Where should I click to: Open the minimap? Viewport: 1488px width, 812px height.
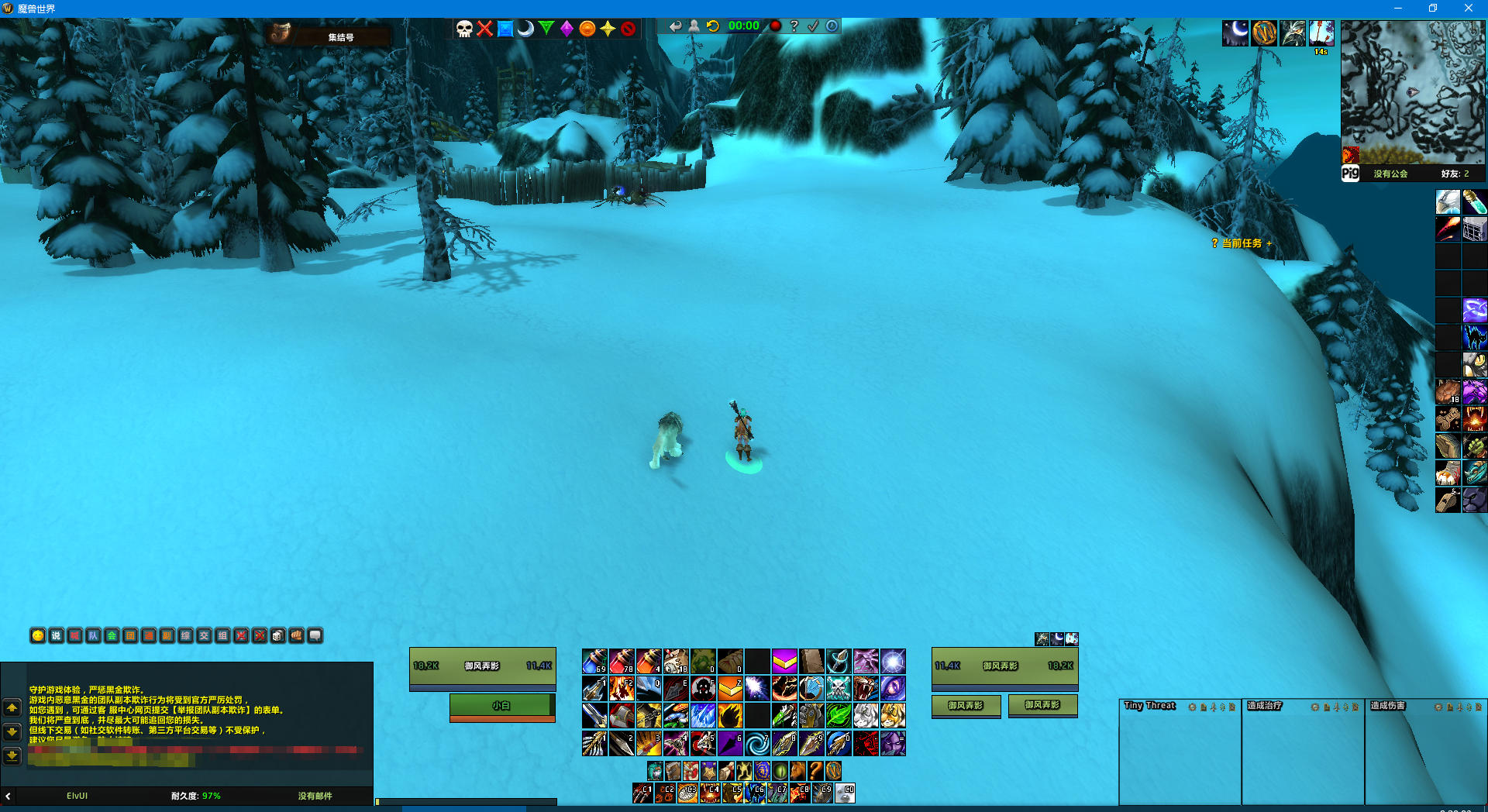point(1412,91)
